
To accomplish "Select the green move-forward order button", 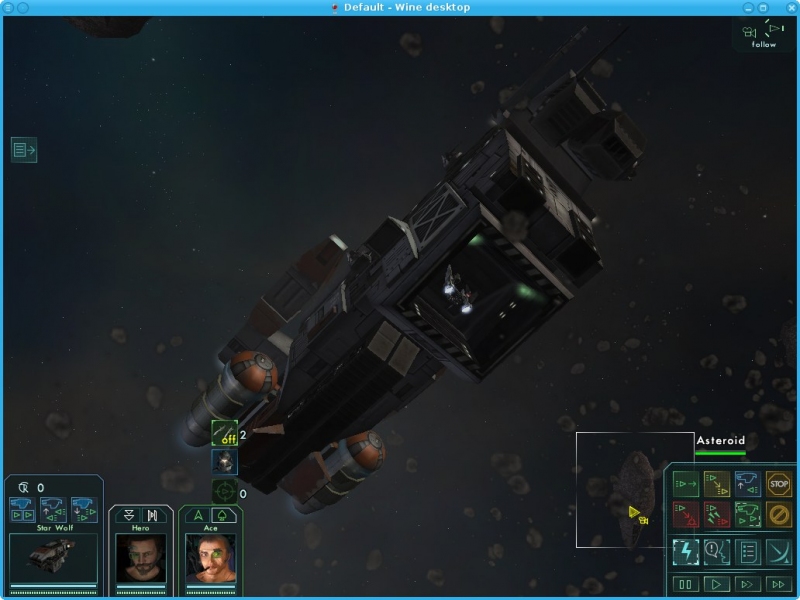I will (x=686, y=484).
